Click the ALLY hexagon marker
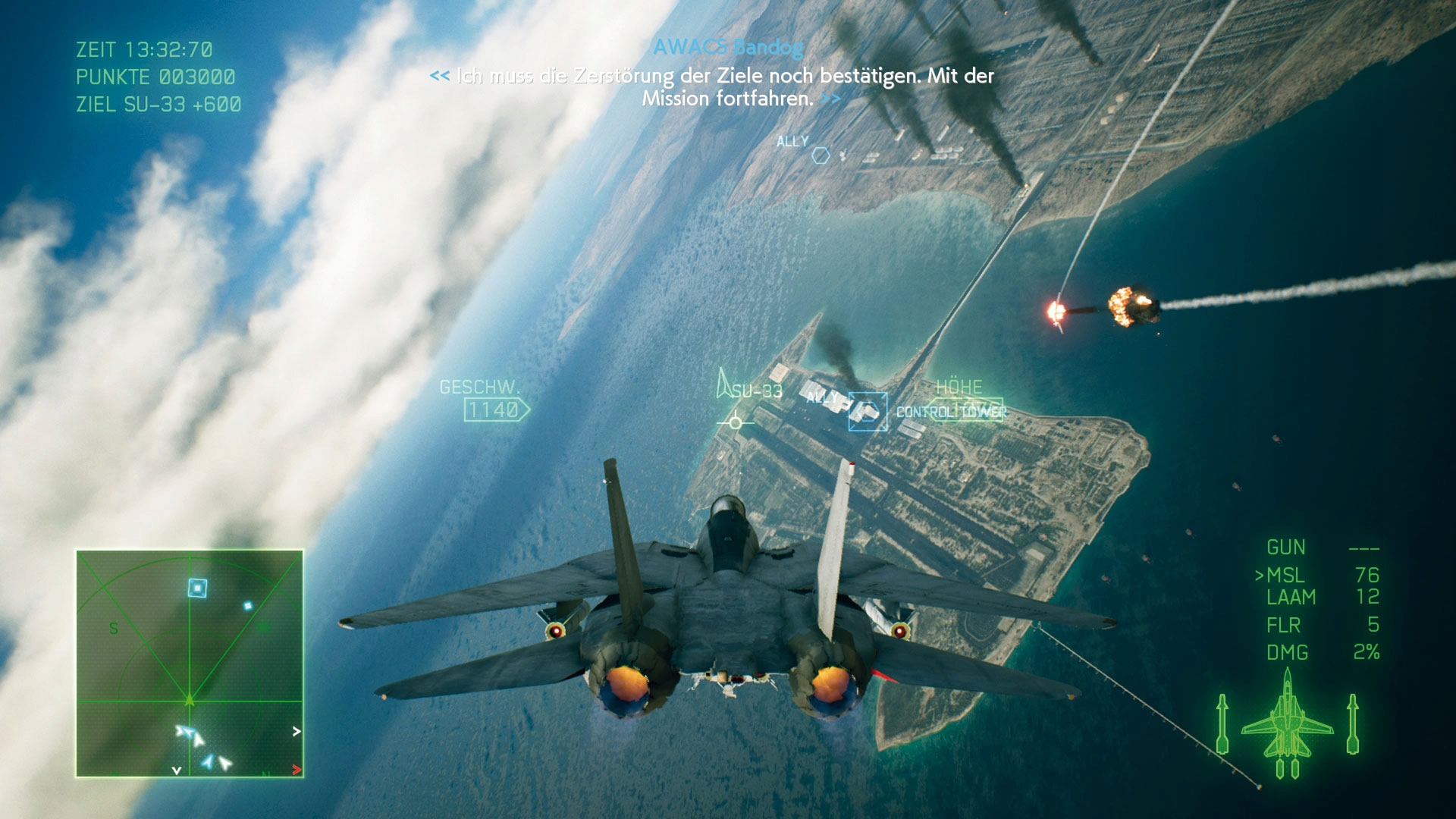The width and height of the screenshot is (1456, 819). point(821,155)
